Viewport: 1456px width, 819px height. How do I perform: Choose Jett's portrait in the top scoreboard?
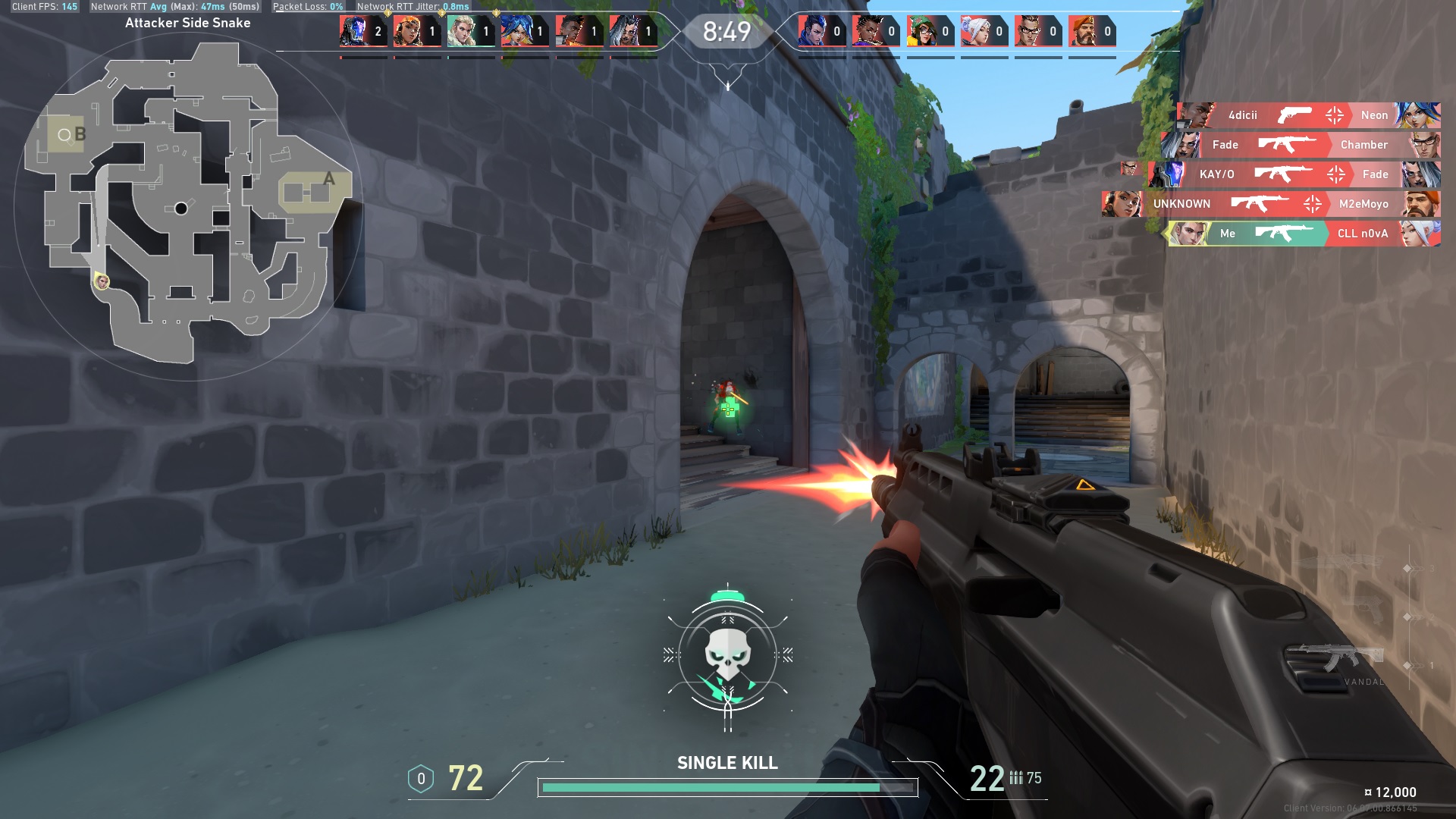tap(974, 32)
